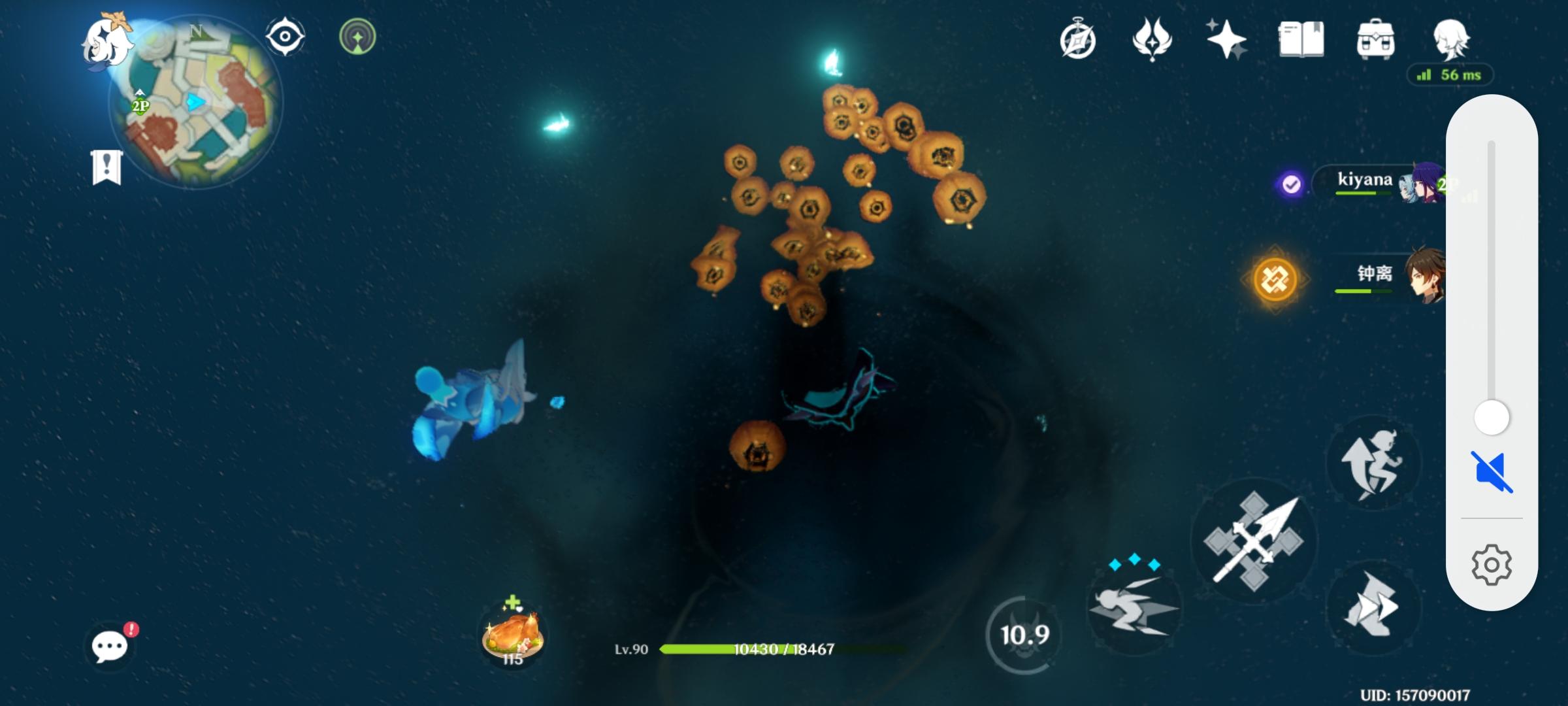Open the adventurer compass icon
Image resolution: width=1568 pixels, height=706 pixels.
tap(1077, 41)
